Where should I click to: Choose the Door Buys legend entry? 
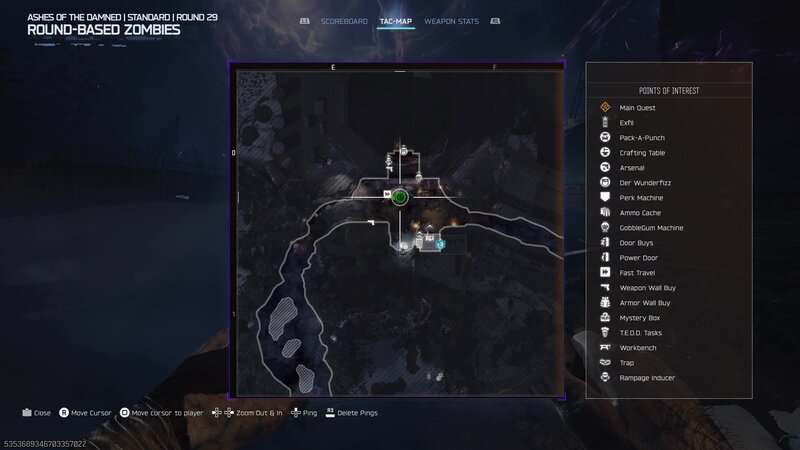click(638, 242)
